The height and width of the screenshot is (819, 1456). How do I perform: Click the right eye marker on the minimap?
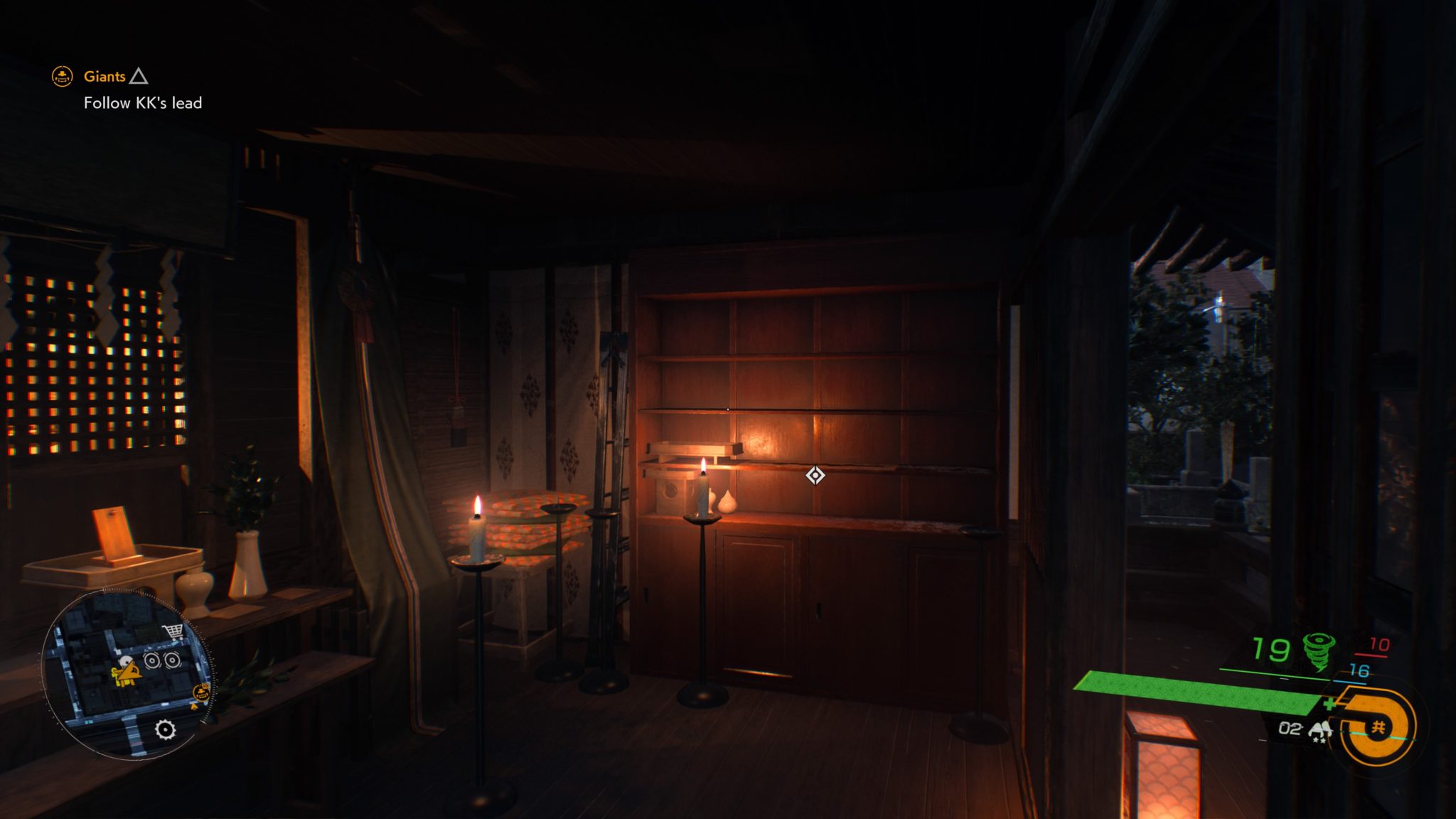pyautogui.click(x=172, y=660)
